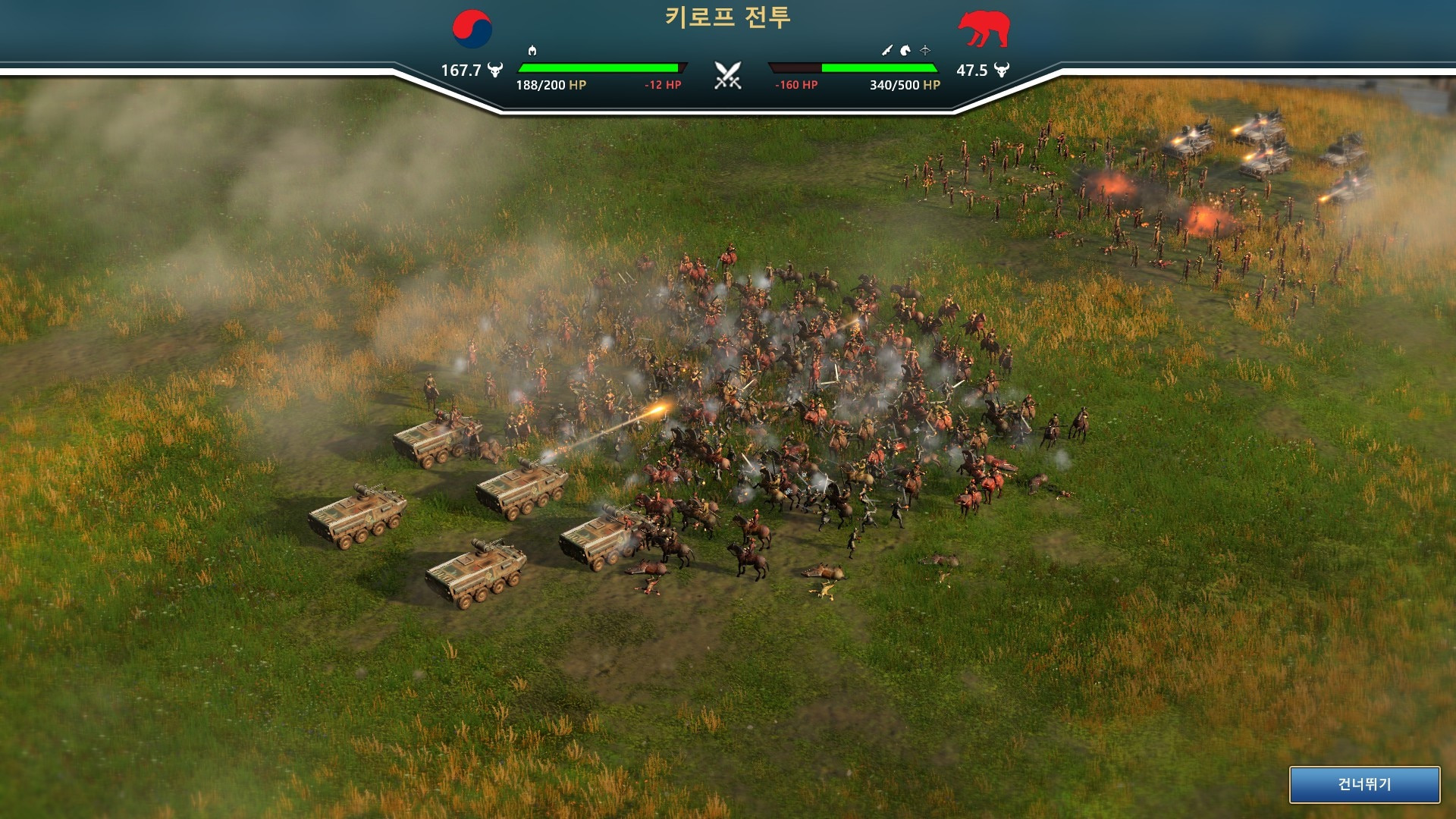1456x819 pixels.
Task: Click the Korean taegeuk faction emblem
Action: [x=472, y=29]
